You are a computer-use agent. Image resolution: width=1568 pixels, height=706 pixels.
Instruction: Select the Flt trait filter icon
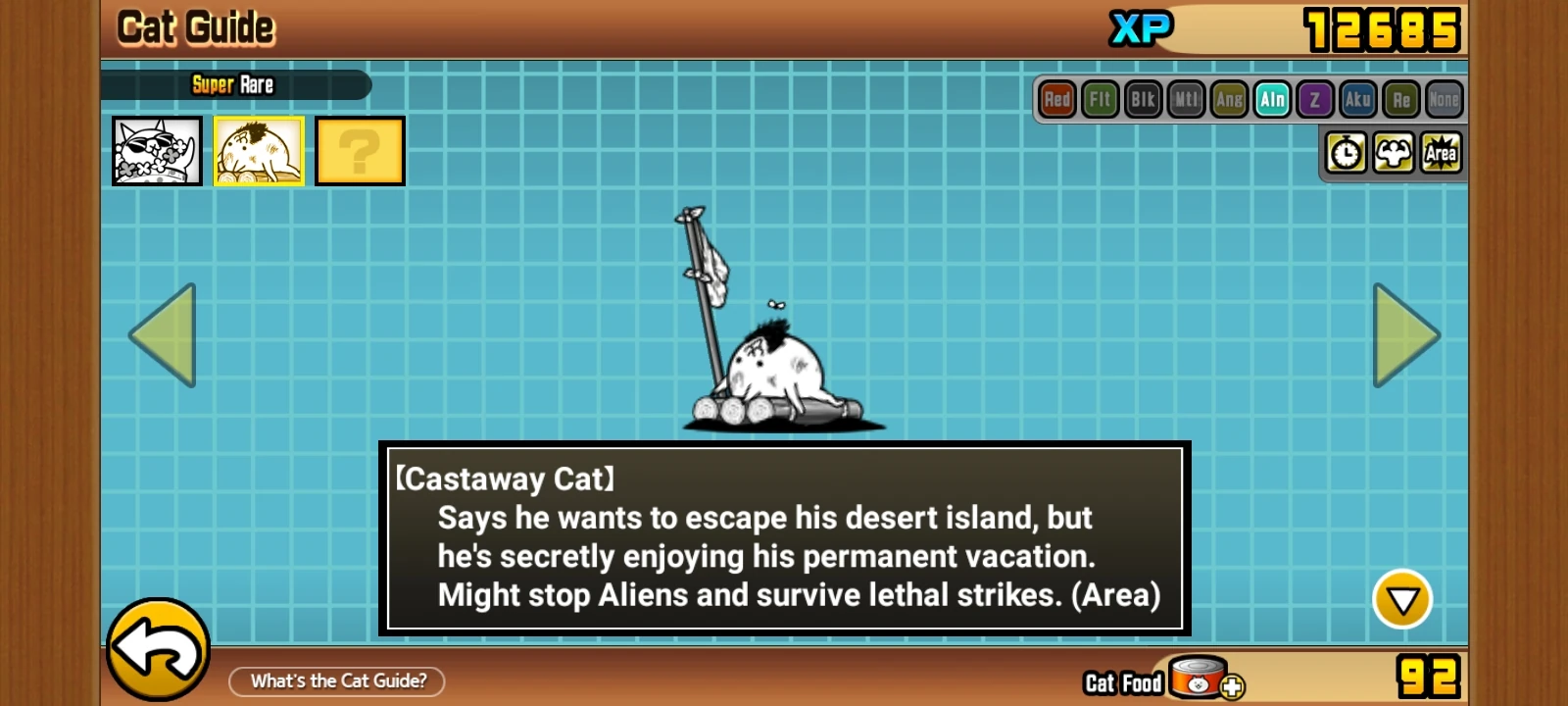click(x=1100, y=98)
